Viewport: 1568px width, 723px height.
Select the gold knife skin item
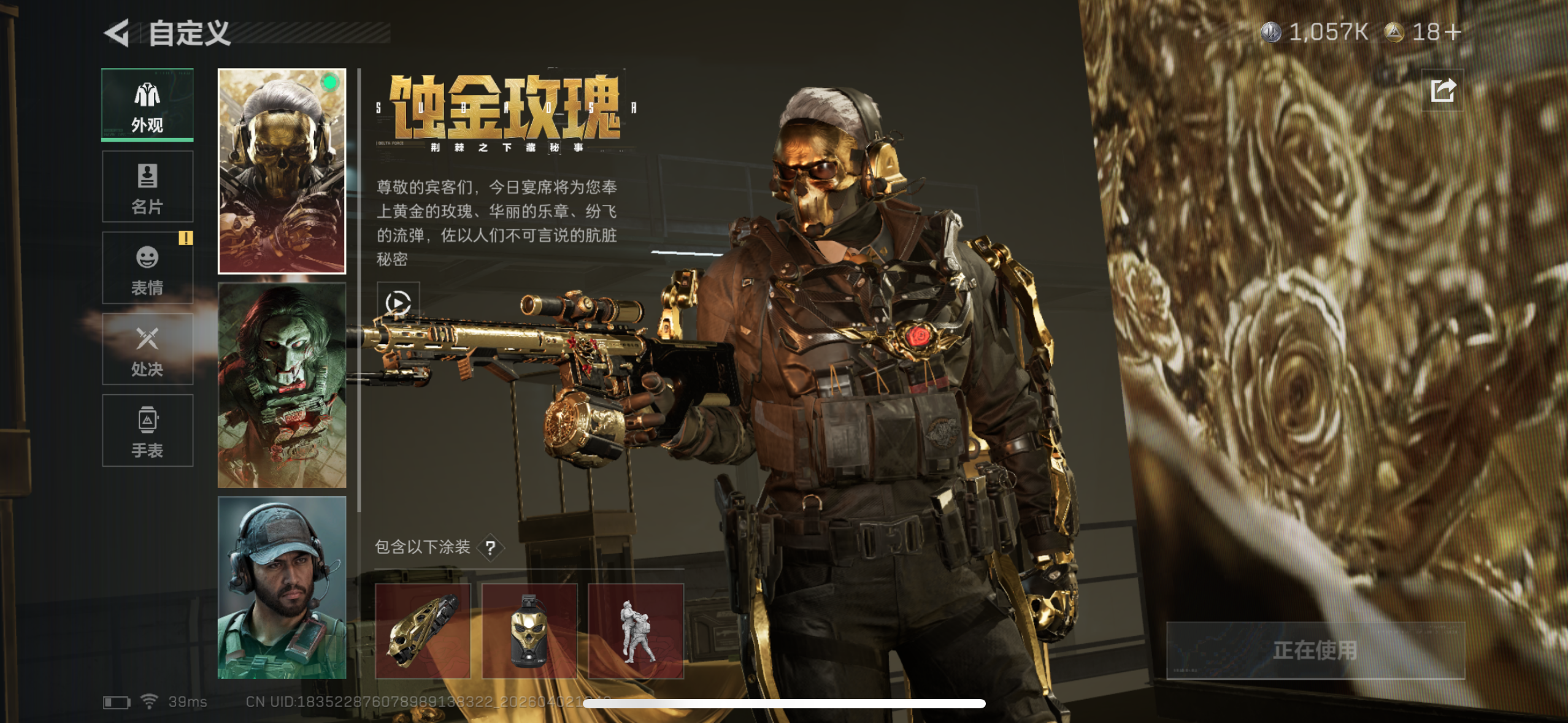tap(423, 630)
